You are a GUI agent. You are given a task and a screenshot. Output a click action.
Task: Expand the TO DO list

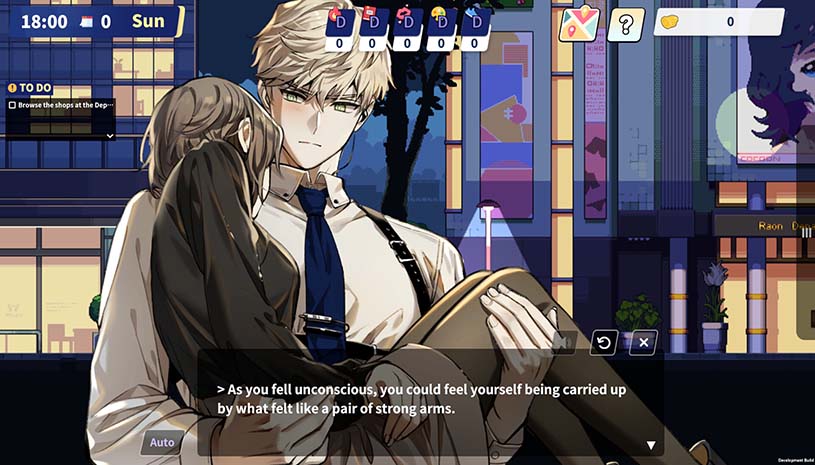pos(110,135)
